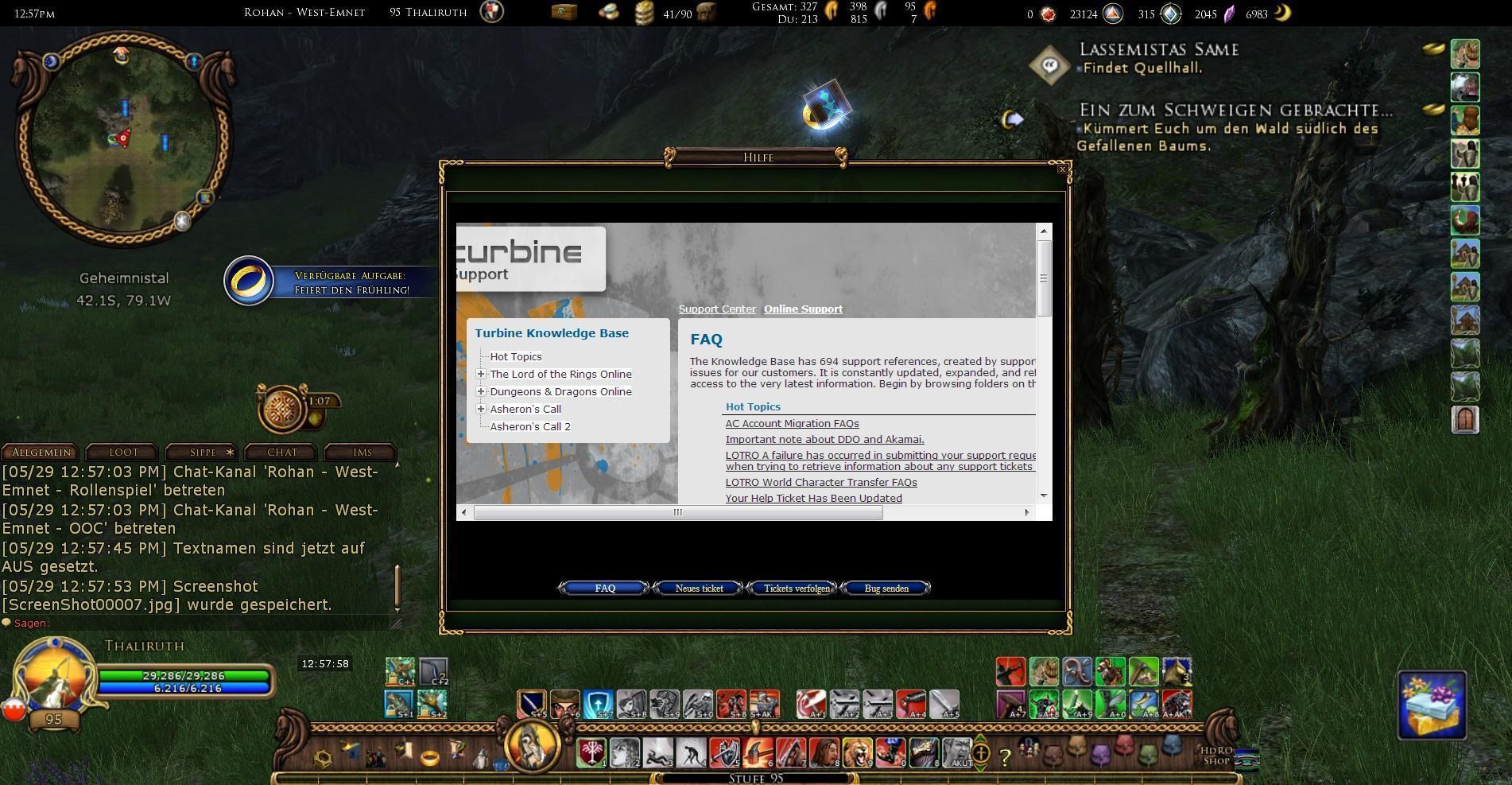Click Thaliruth's green morale bar

tap(184, 674)
